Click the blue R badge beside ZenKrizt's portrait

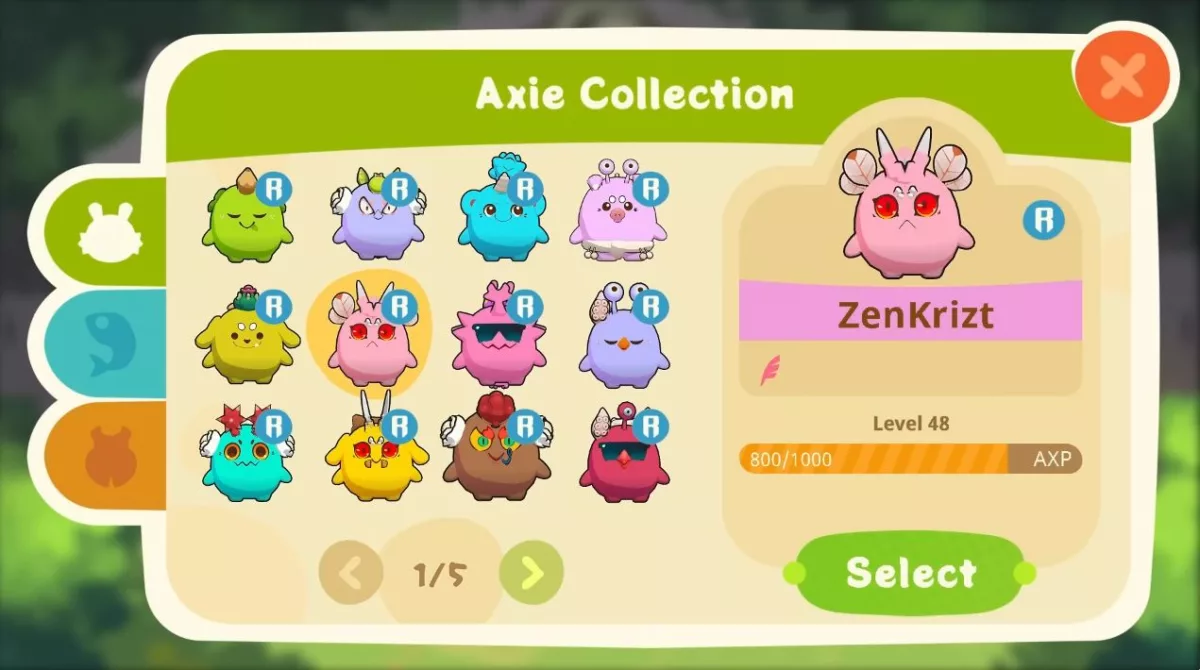pyautogui.click(x=1043, y=220)
